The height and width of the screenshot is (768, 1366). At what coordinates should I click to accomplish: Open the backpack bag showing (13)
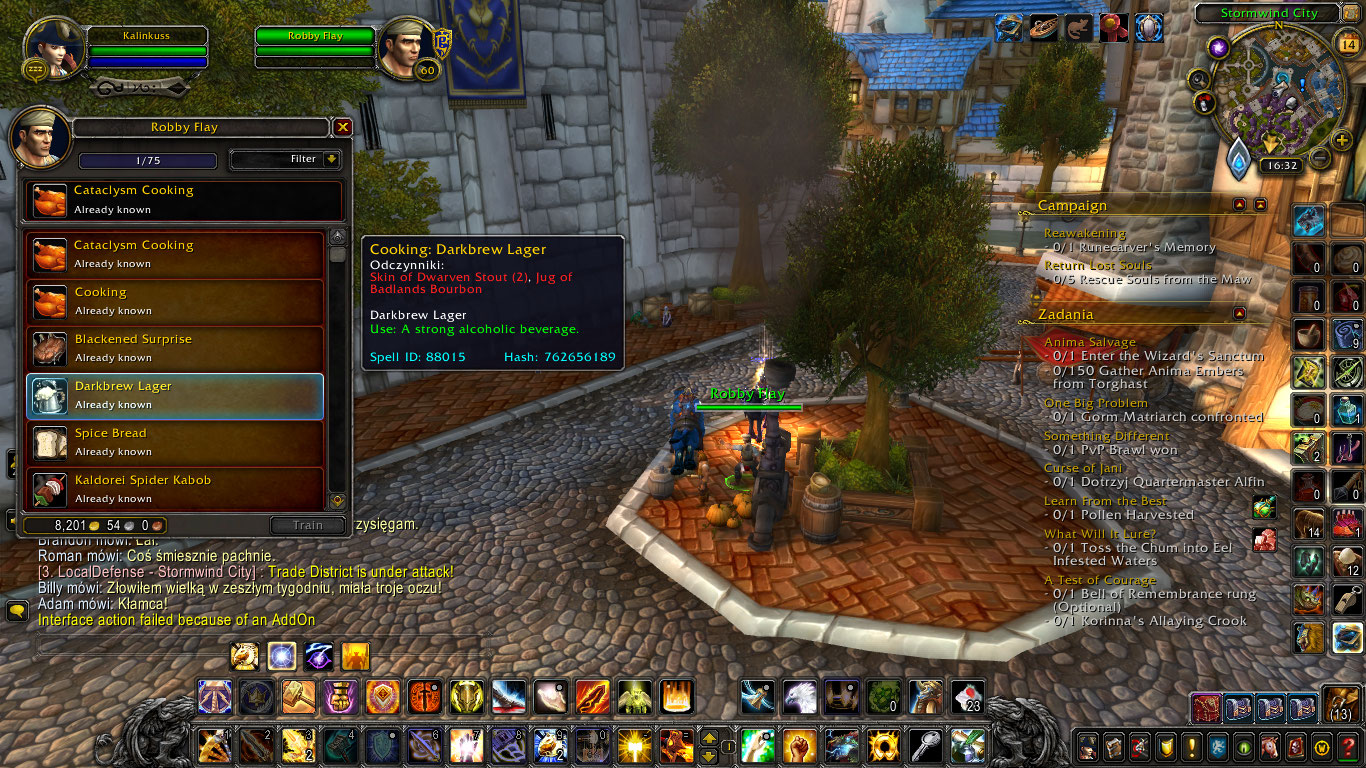1339,708
